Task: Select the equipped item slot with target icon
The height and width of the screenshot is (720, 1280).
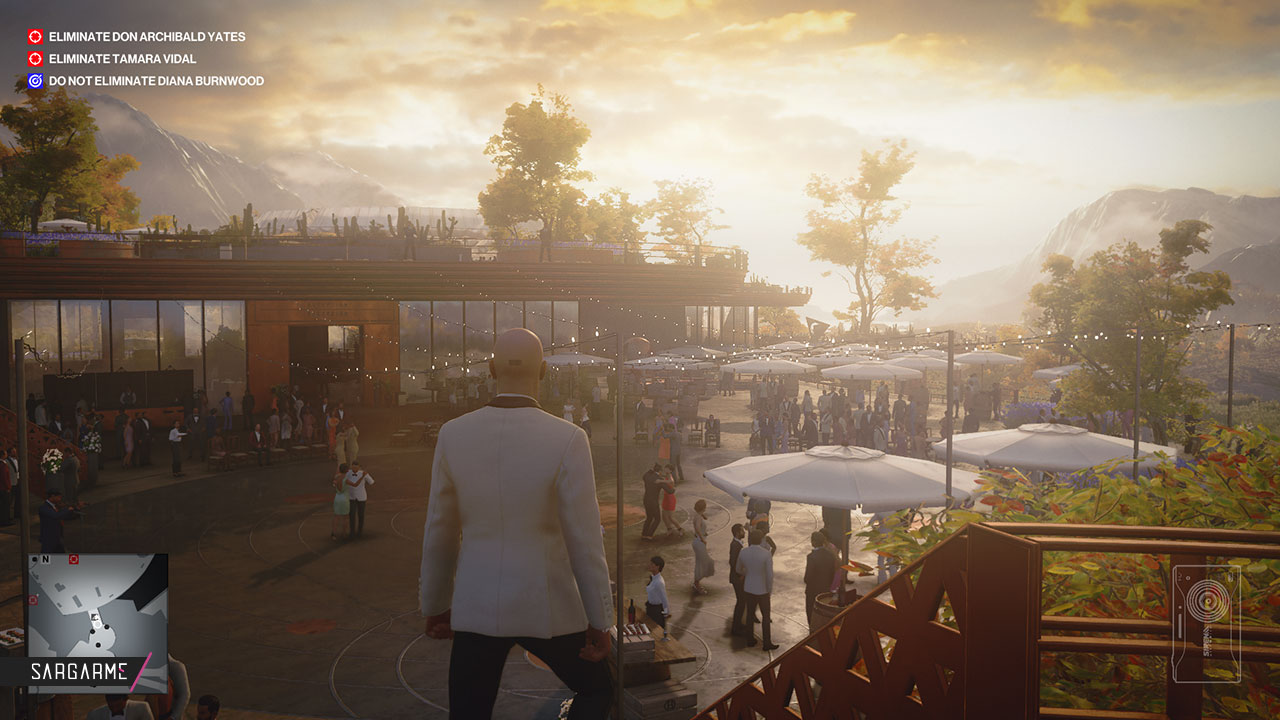Action: tap(1206, 623)
